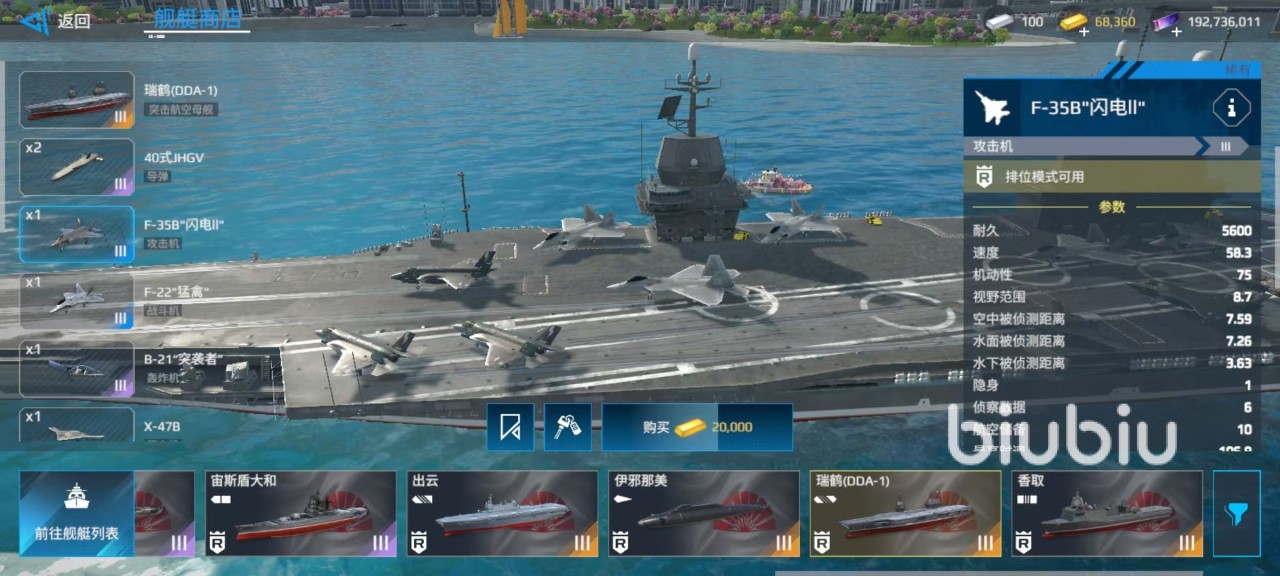1280x576 pixels.
Task: Add purple currency via its plus icon
Action: tap(1175, 31)
